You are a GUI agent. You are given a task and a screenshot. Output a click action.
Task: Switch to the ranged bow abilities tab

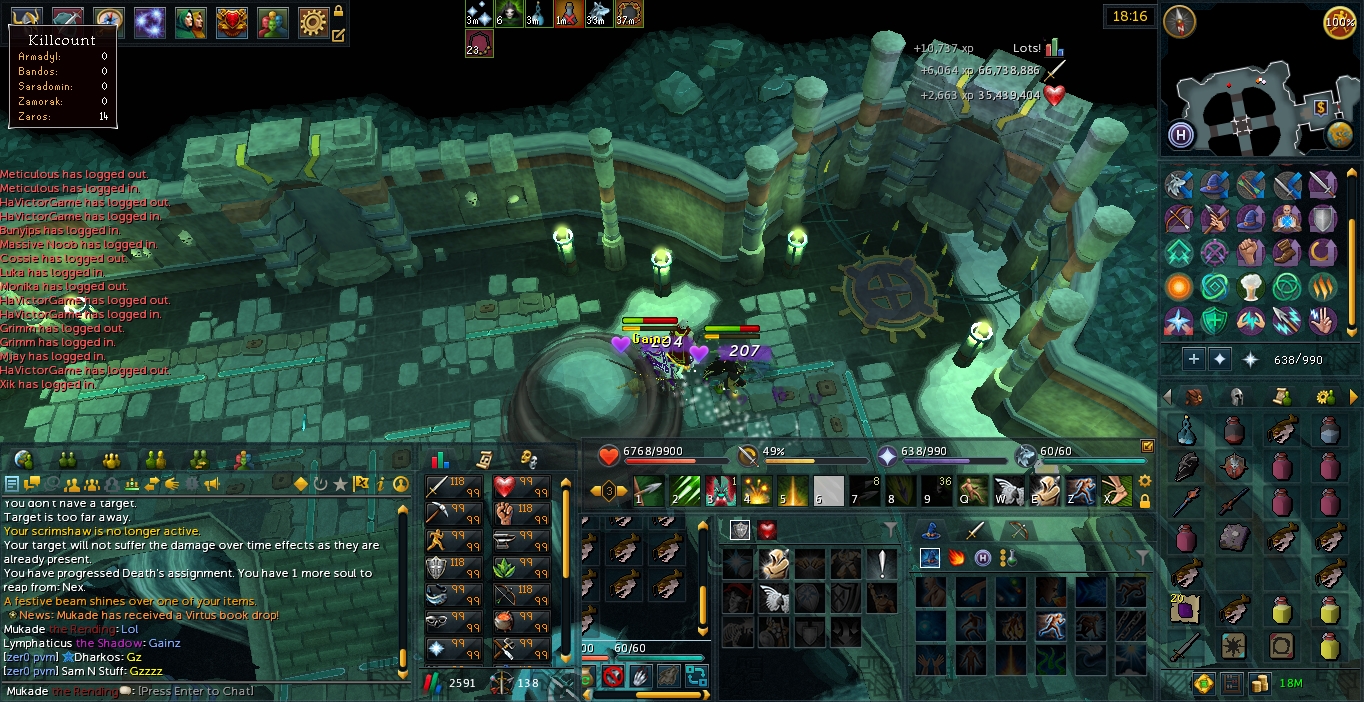1019,530
